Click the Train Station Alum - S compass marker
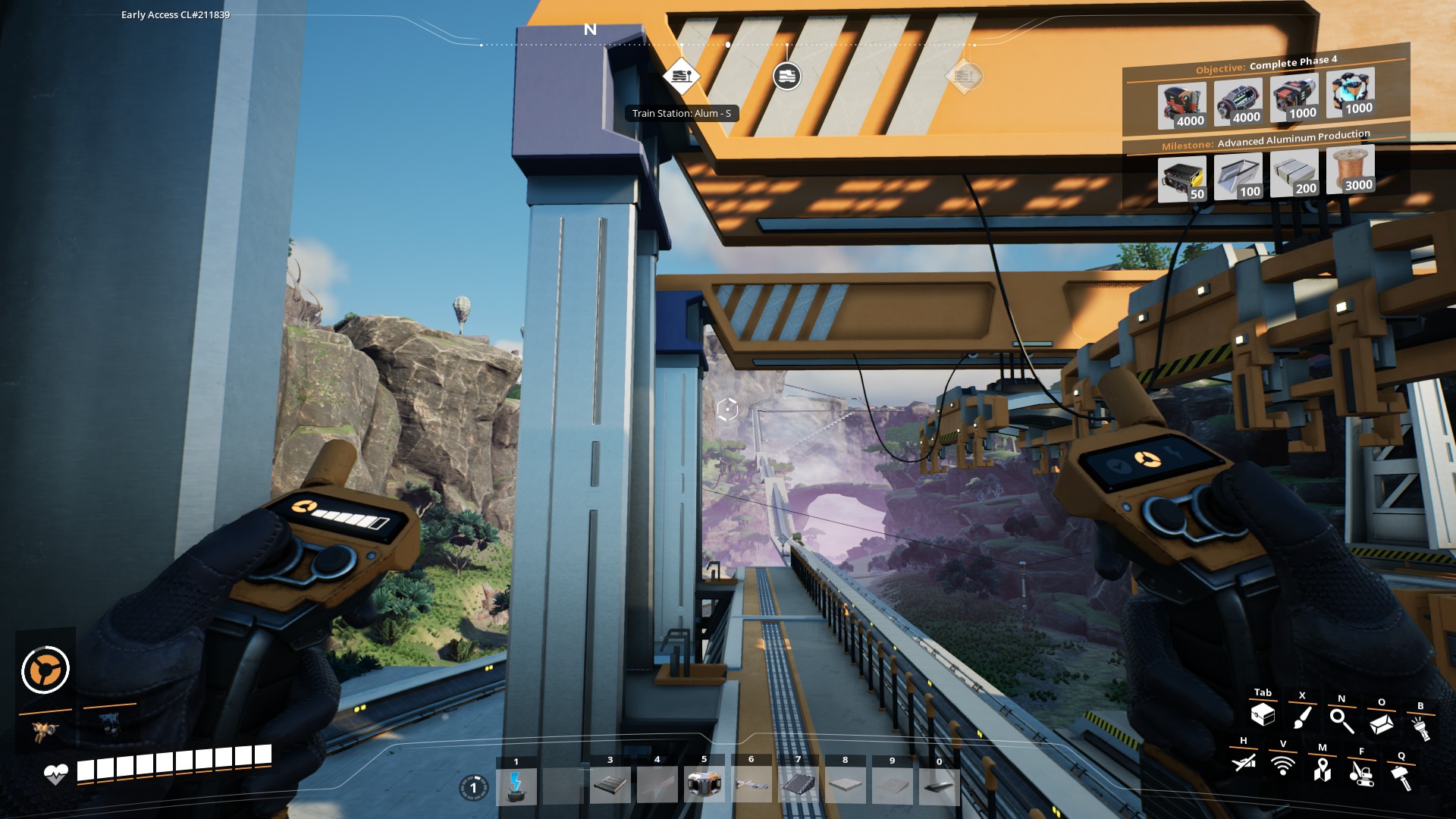The image size is (1456, 819). (680, 77)
